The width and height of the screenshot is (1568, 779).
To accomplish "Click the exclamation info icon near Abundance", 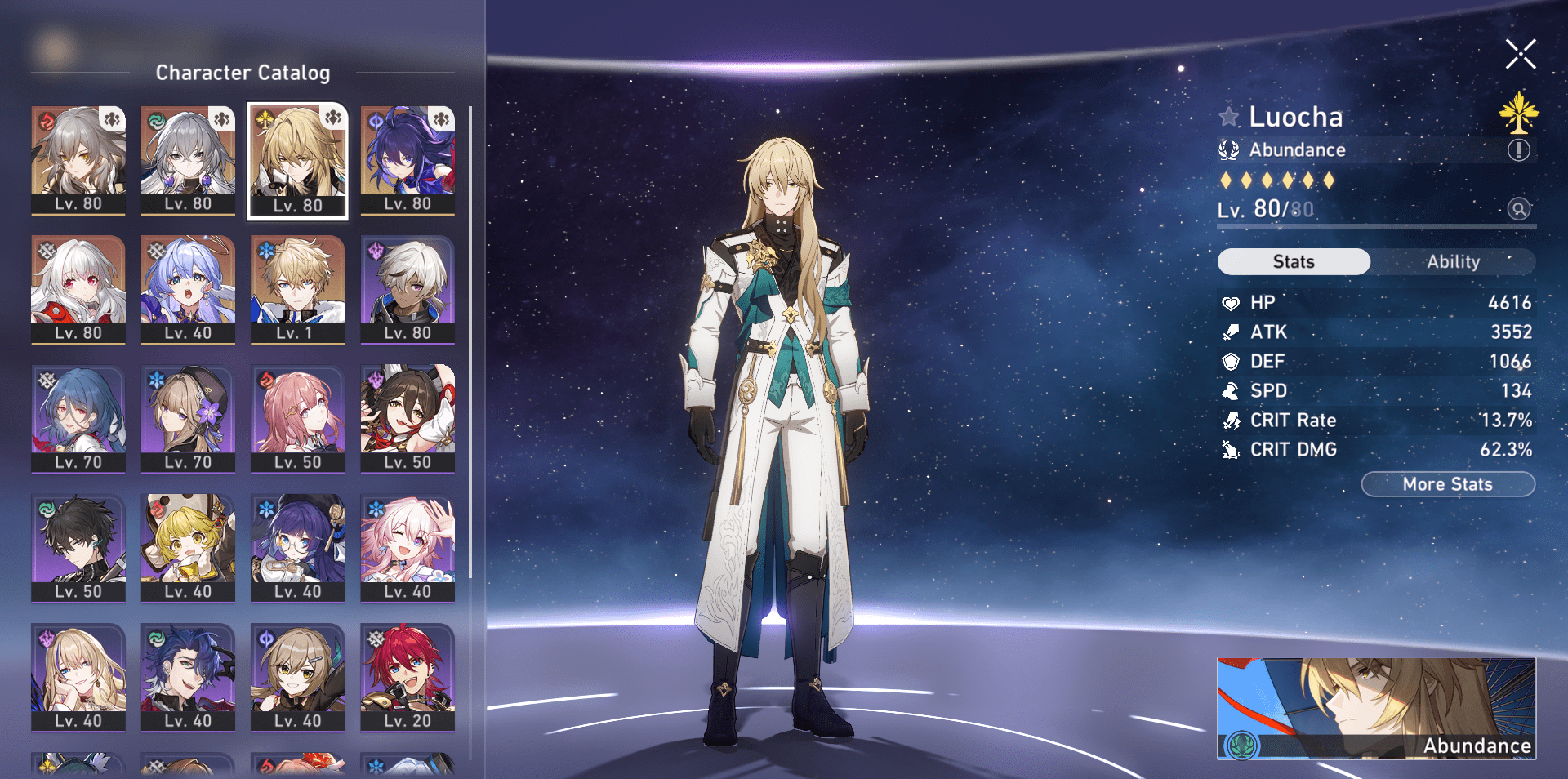I will [1518, 149].
